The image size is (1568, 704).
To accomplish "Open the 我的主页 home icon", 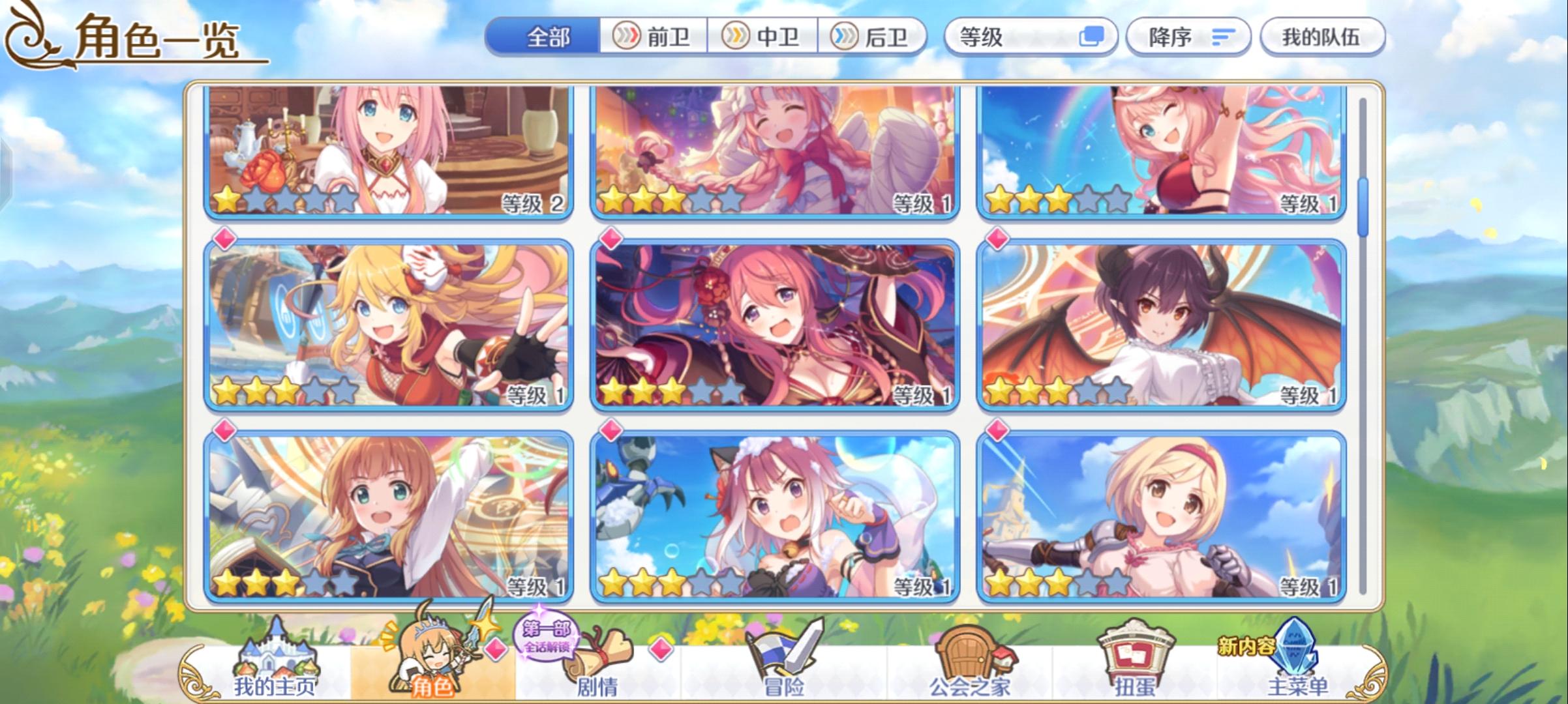I will [277, 658].
